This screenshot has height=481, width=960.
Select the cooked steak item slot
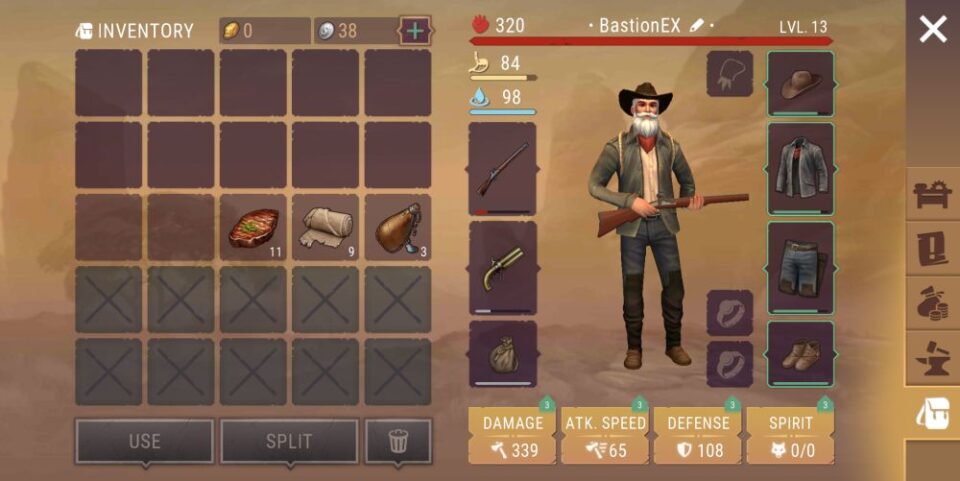point(253,228)
